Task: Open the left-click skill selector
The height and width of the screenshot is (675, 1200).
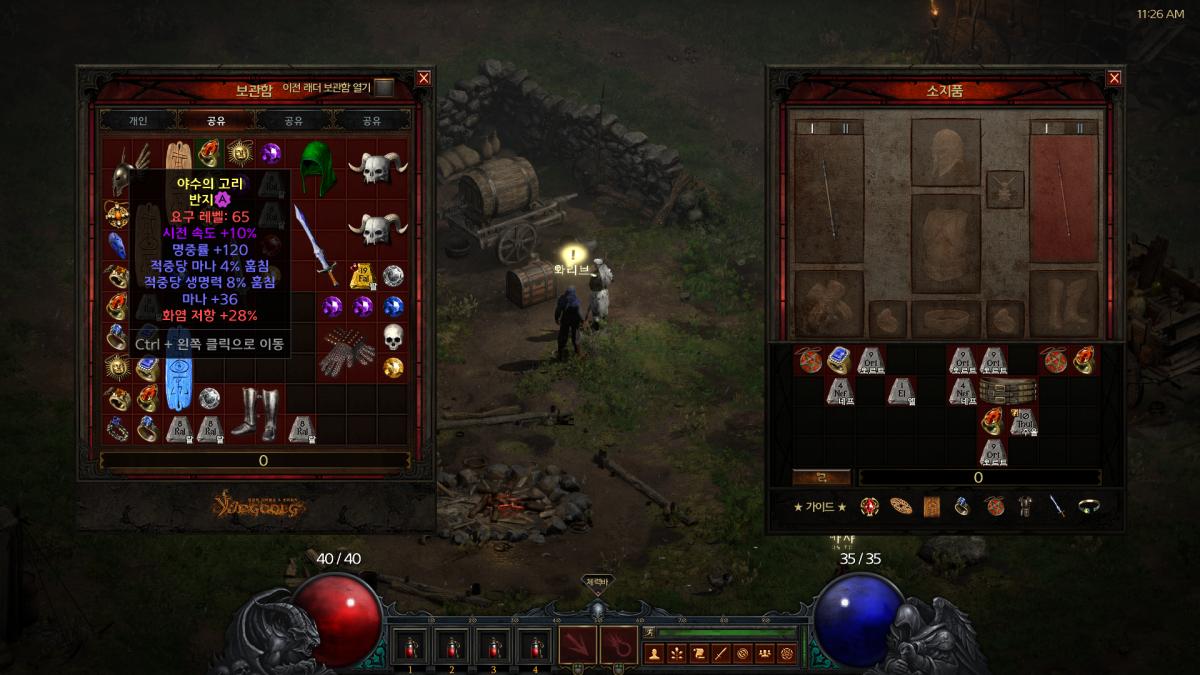Action: pos(577,645)
